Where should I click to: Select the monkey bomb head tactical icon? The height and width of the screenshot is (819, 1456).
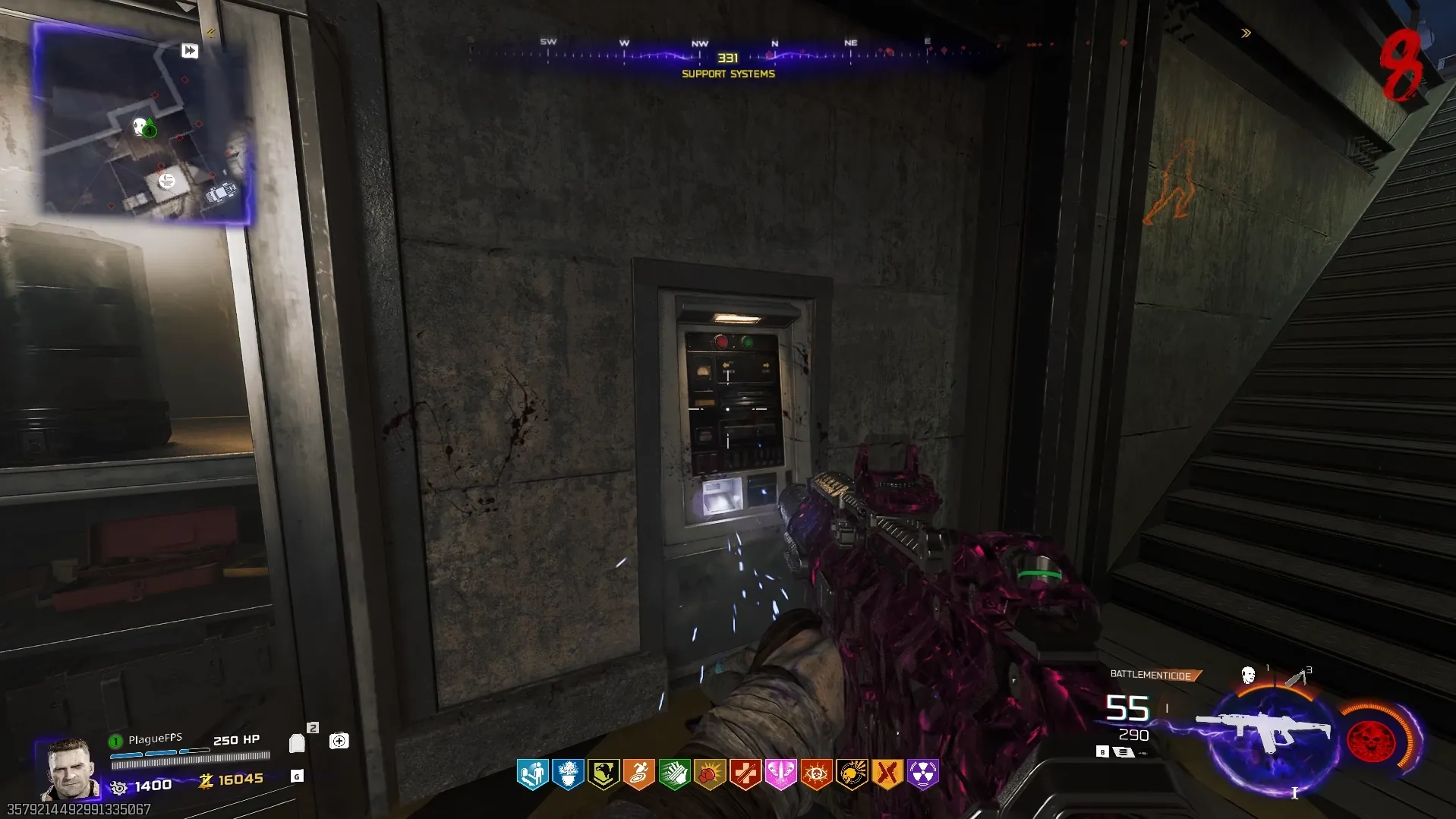[1248, 675]
